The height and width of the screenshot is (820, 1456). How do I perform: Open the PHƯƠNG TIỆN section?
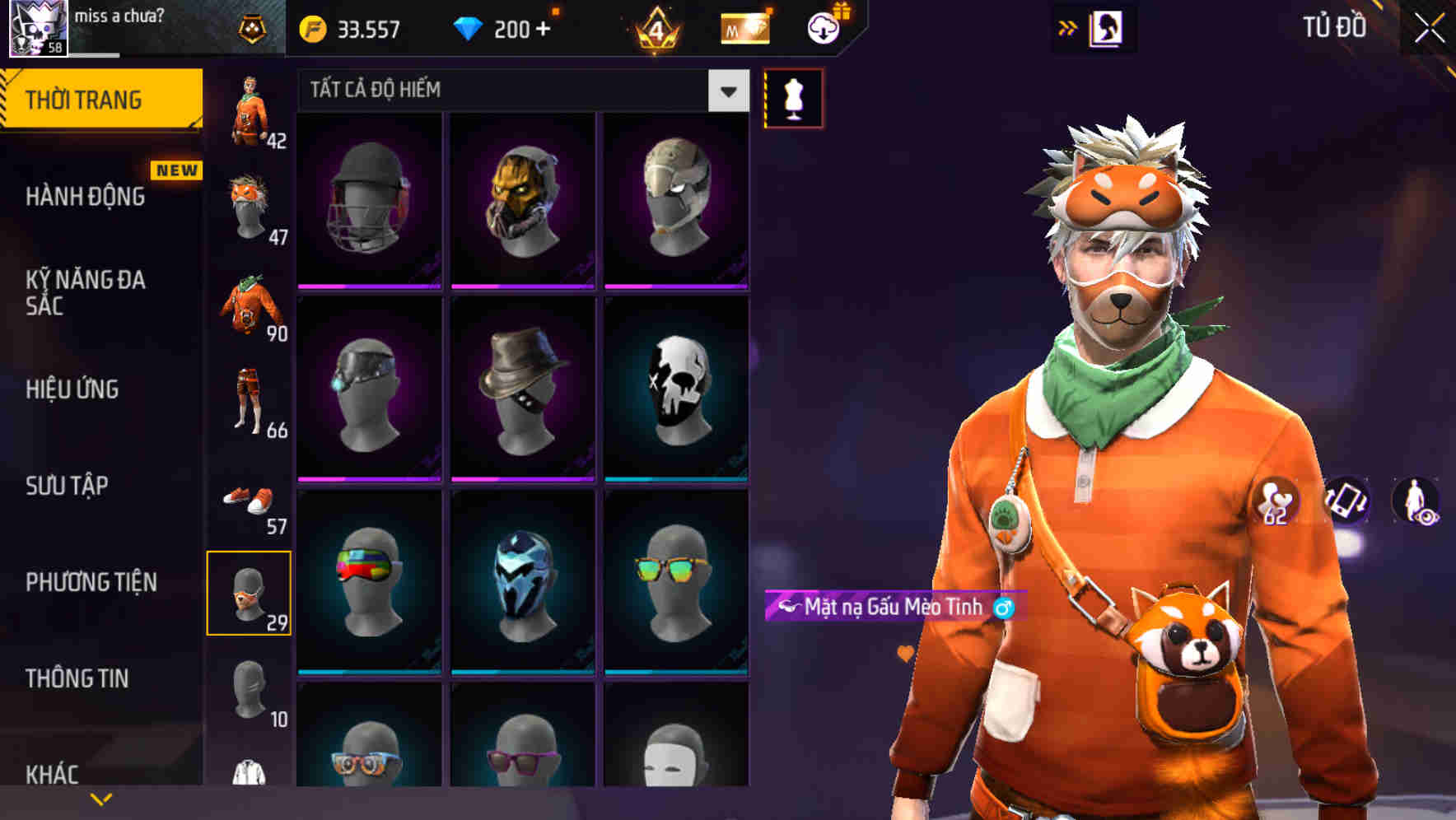tap(91, 581)
